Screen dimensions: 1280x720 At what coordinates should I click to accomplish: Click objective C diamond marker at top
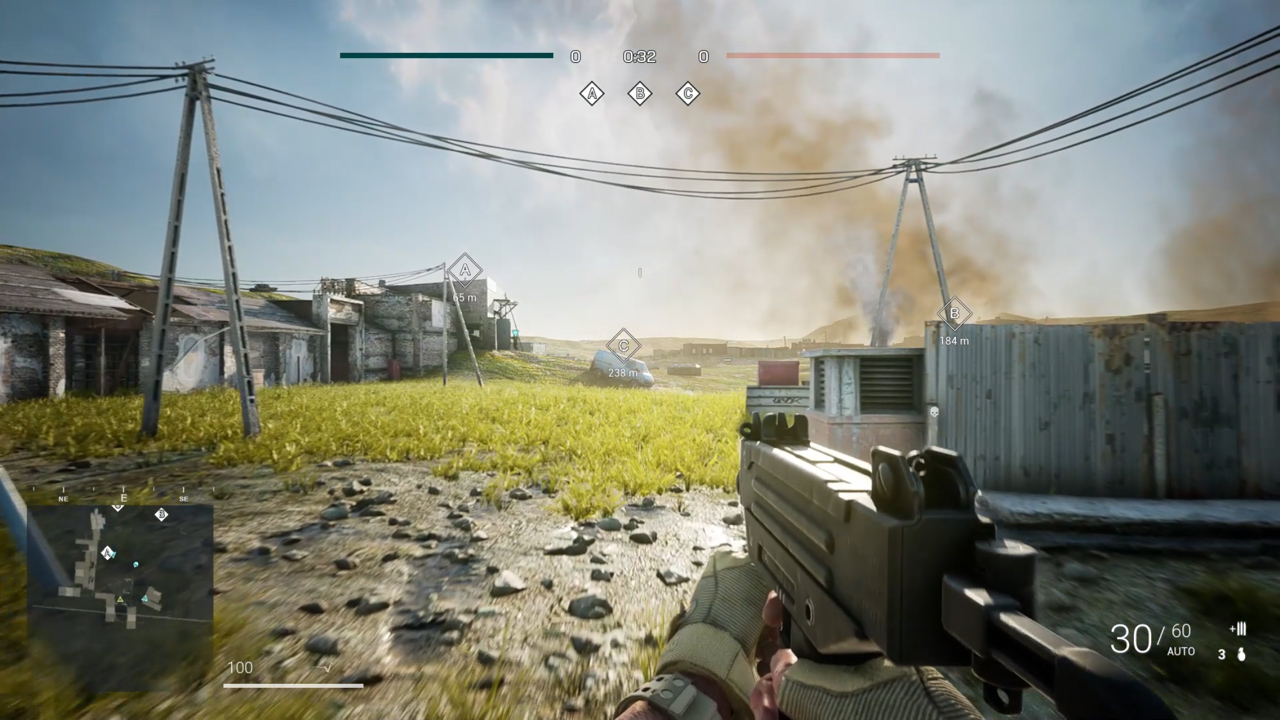click(x=688, y=93)
